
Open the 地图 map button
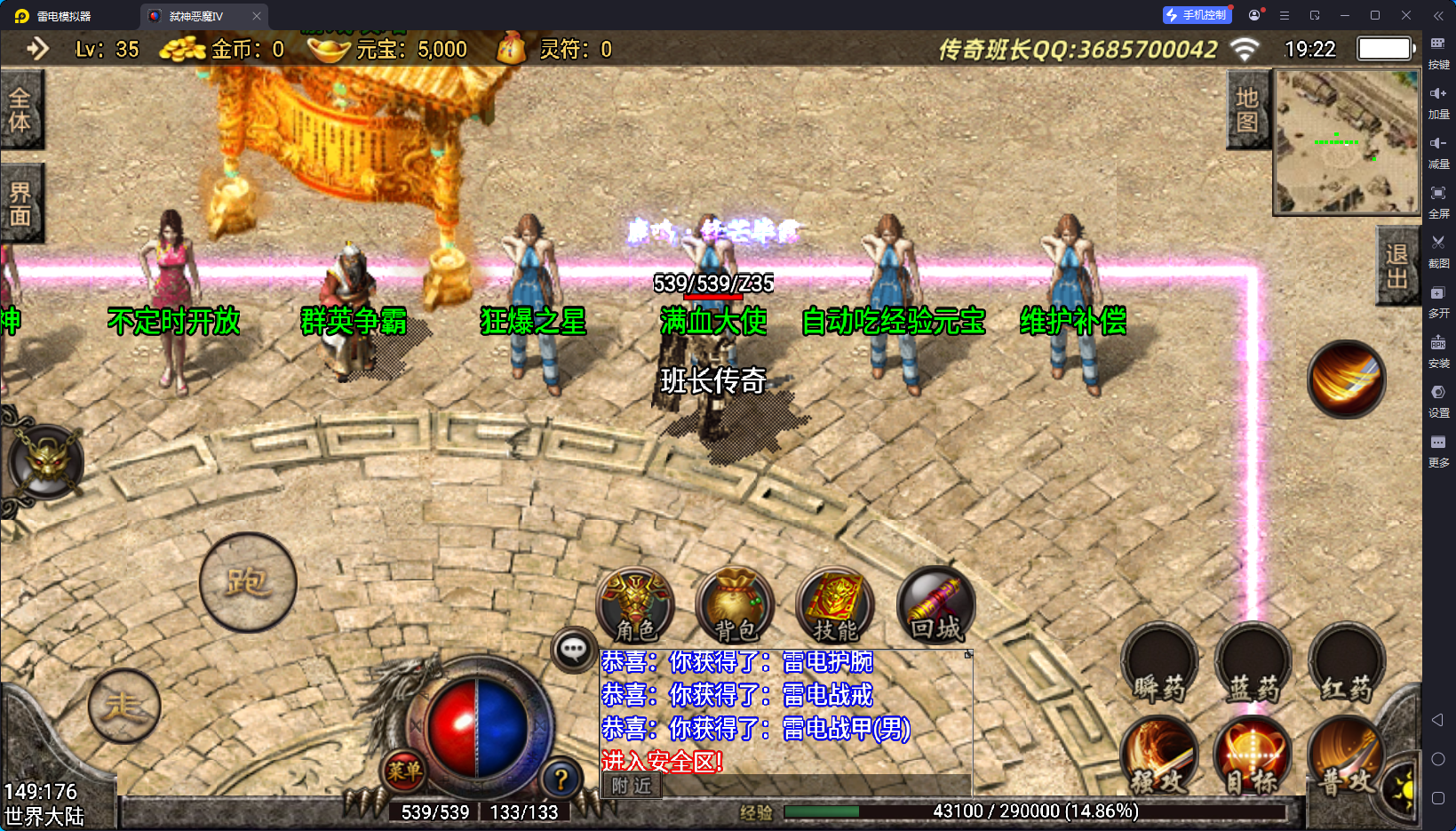1247,109
